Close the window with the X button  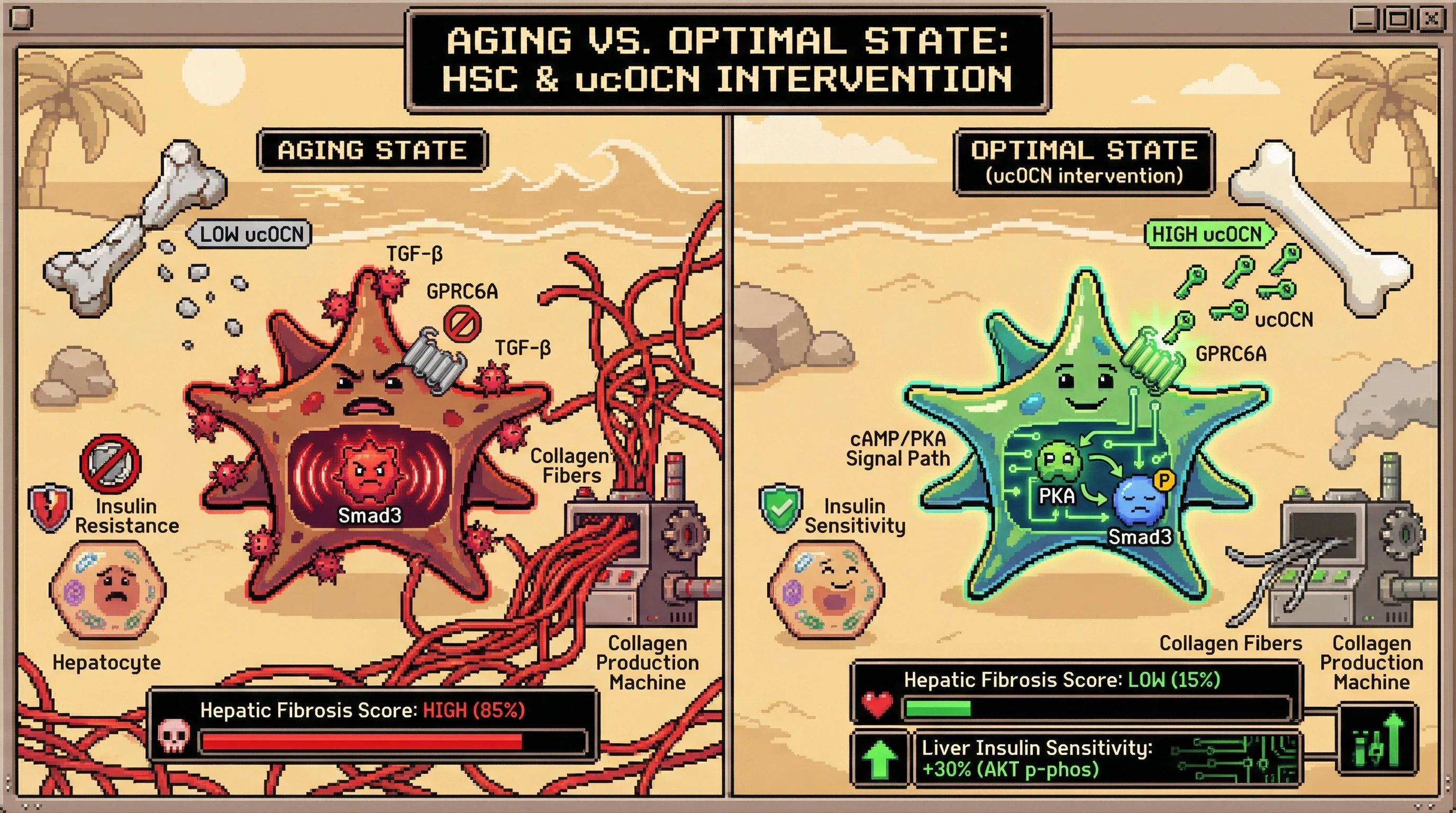coord(1432,20)
